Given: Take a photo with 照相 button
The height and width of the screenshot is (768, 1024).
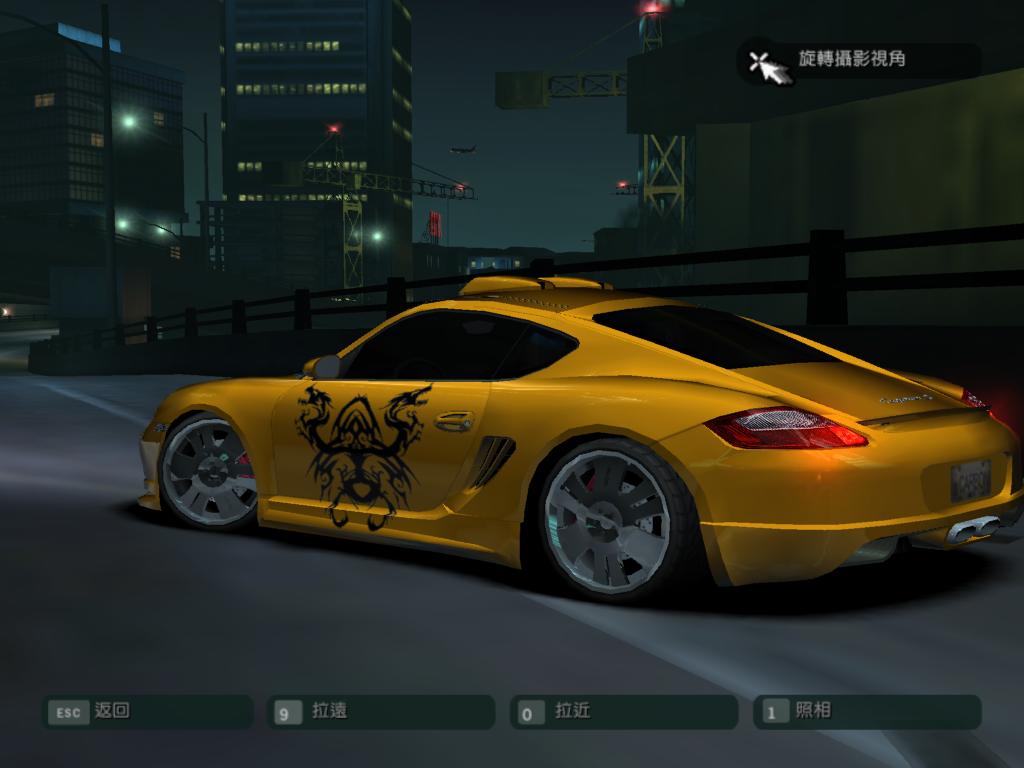Looking at the screenshot, I should click(866, 712).
